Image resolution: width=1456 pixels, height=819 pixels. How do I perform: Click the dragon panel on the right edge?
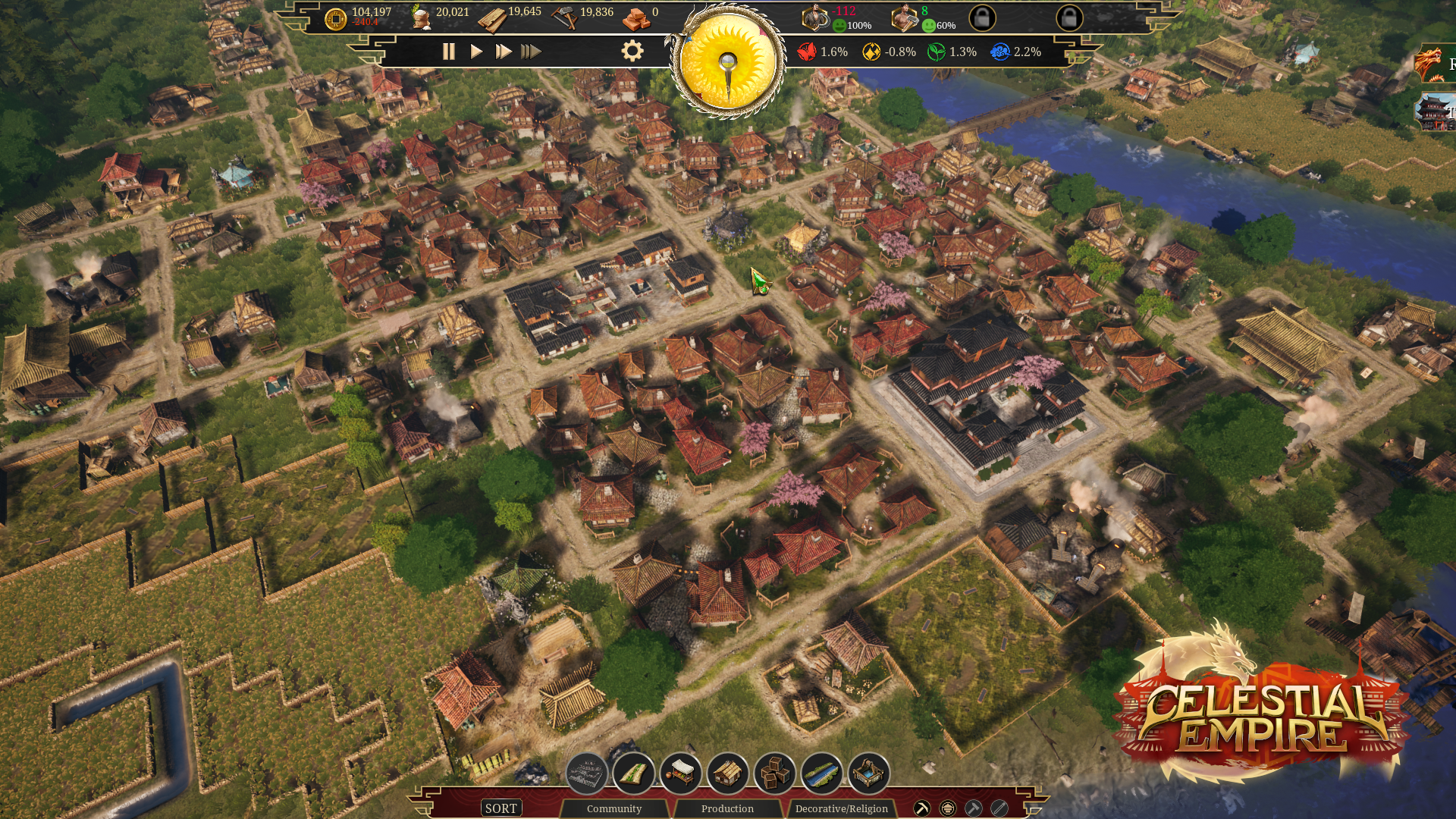1436,63
